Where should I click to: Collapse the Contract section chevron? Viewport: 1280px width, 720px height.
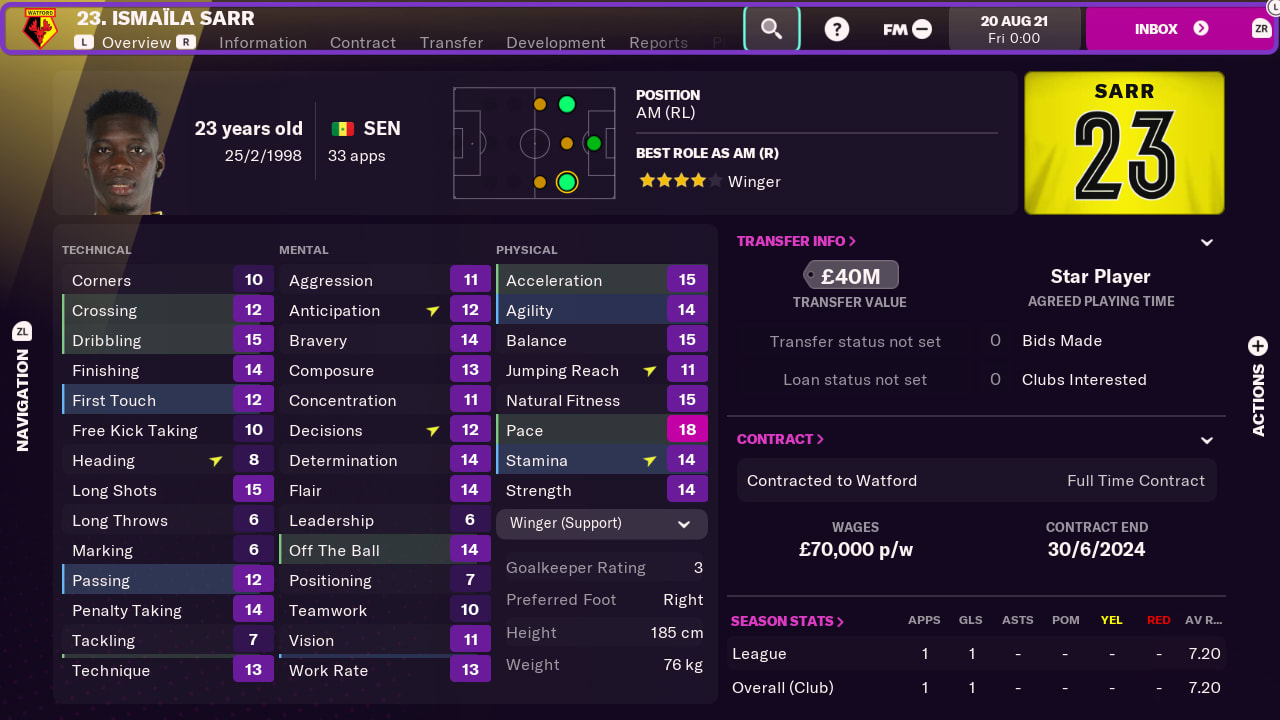pos(1206,439)
